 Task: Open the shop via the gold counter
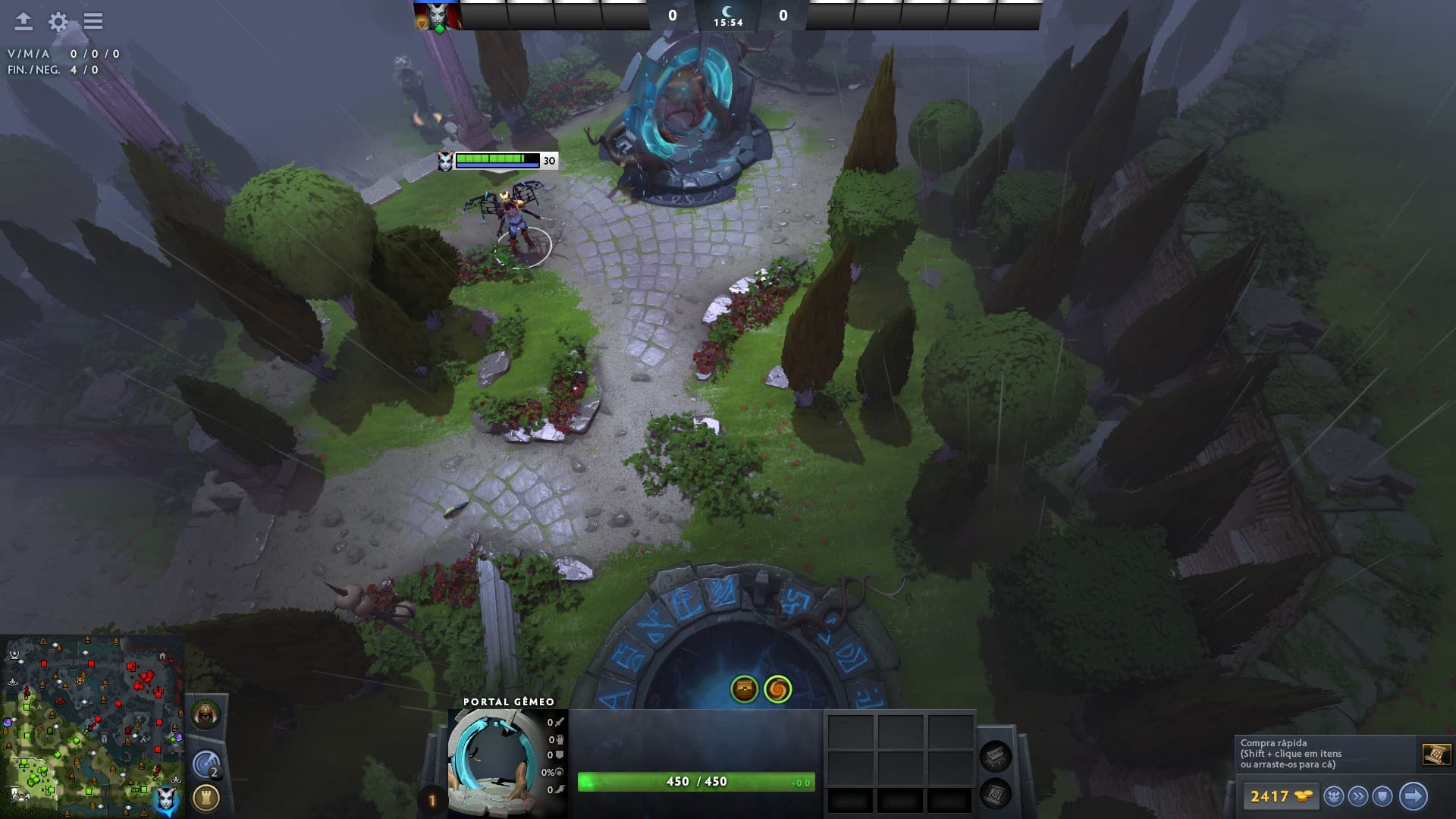pyautogui.click(x=1280, y=796)
